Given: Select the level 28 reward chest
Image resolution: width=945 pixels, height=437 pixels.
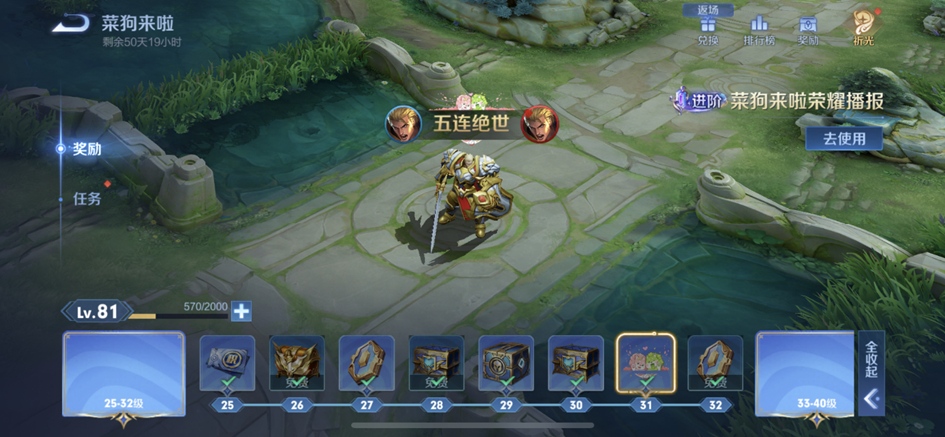Looking at the screenshot, I should pyautogui.click(x=437, y=362).
